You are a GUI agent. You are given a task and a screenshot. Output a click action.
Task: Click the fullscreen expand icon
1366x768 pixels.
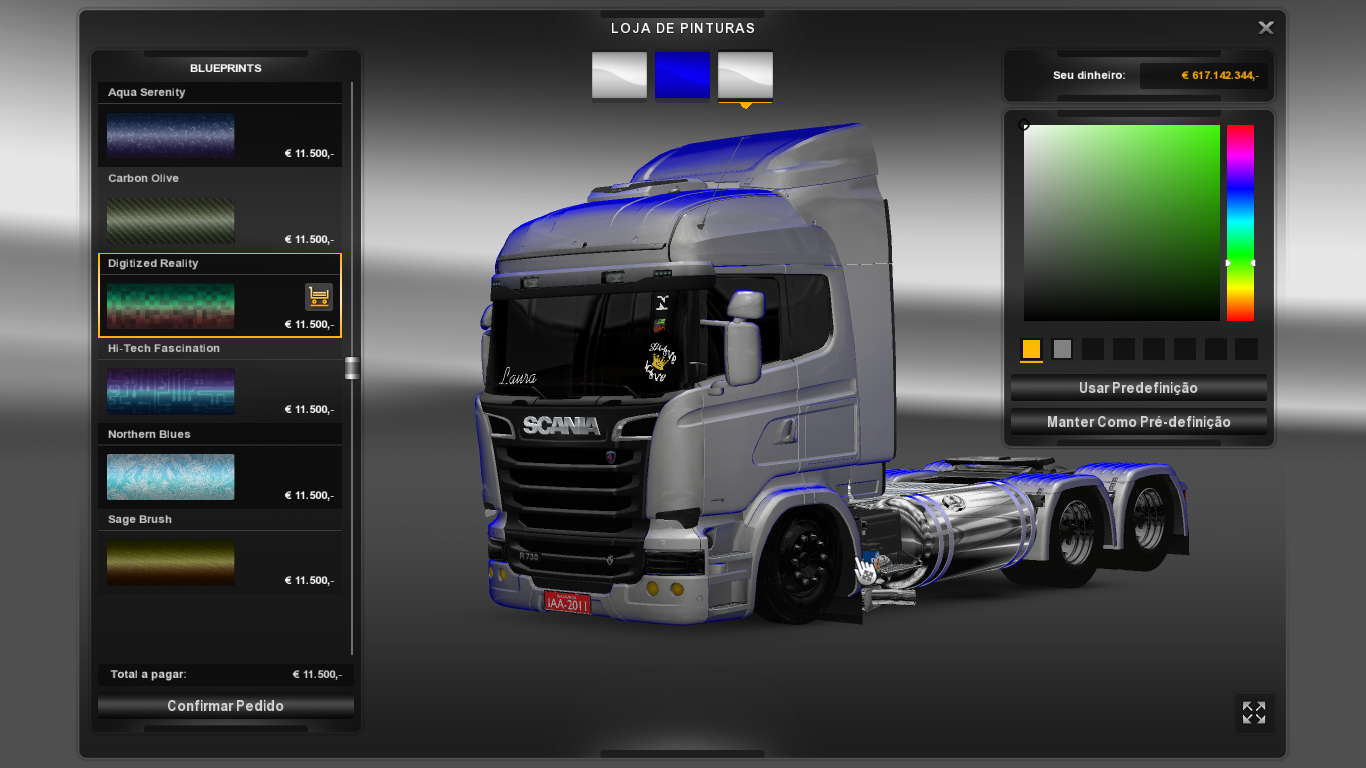[x=1253, y=713]
